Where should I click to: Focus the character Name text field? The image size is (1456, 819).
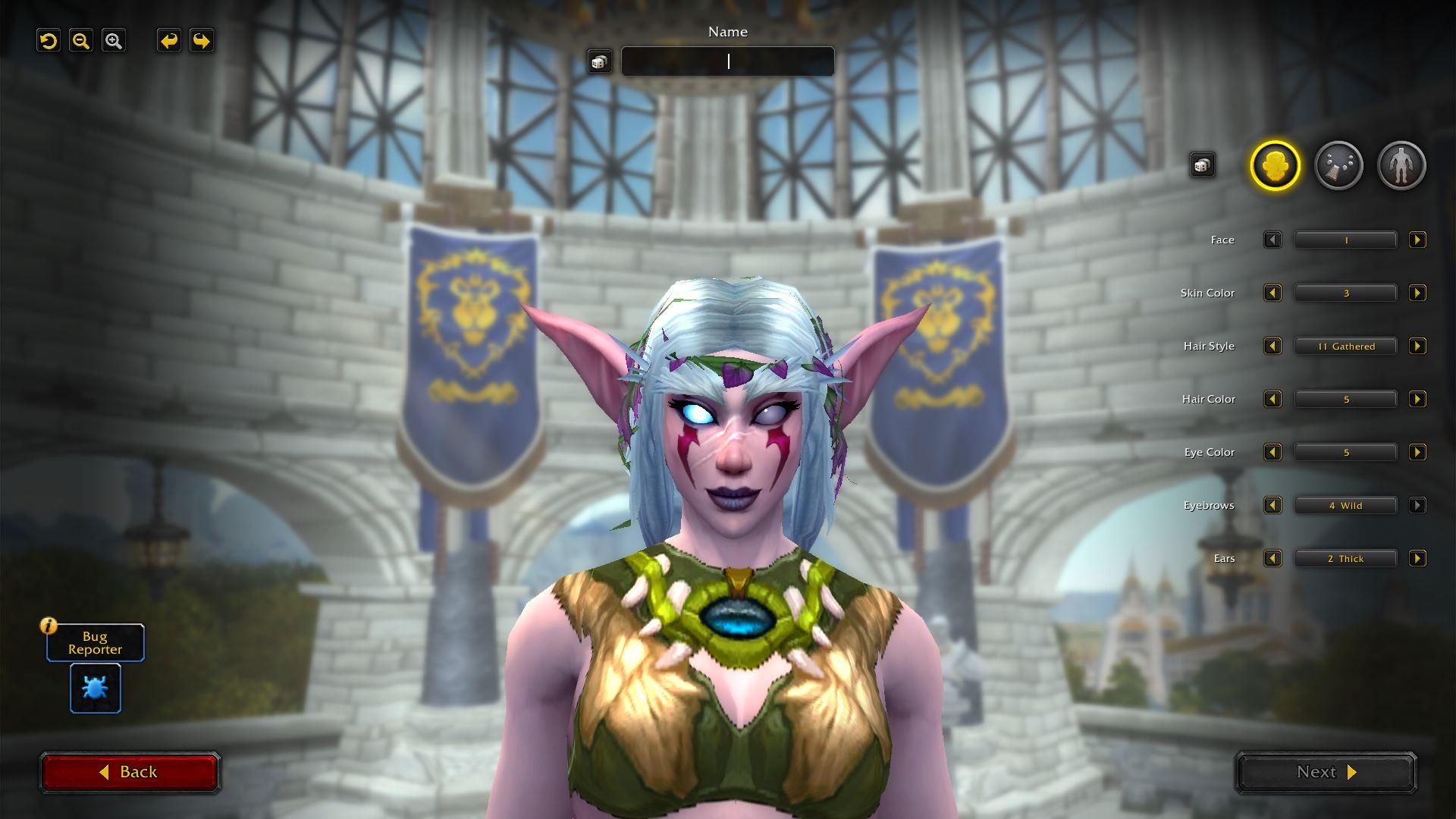pyautogui.click(x=727, y=61)
